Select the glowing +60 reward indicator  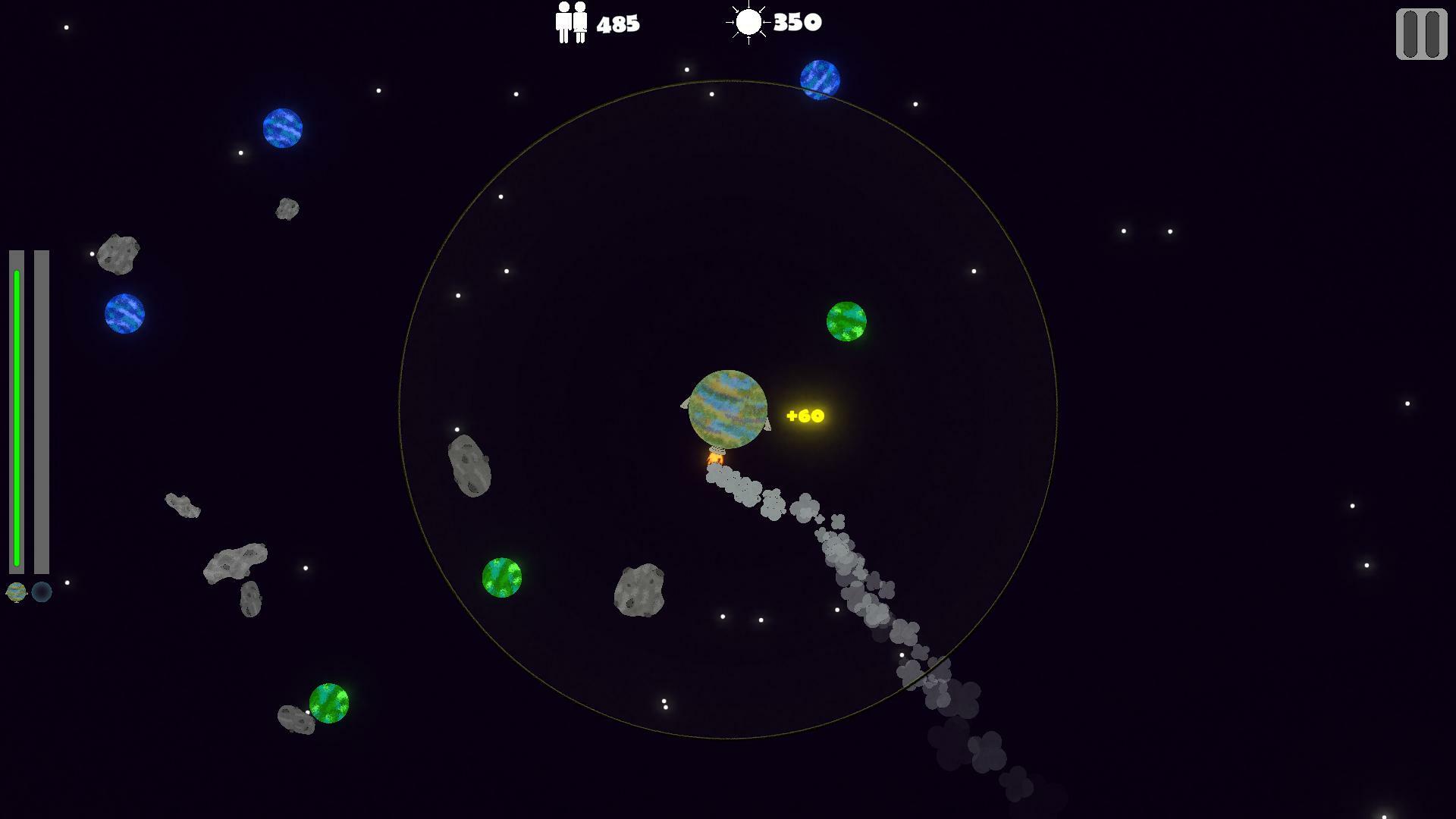[805, 415]
